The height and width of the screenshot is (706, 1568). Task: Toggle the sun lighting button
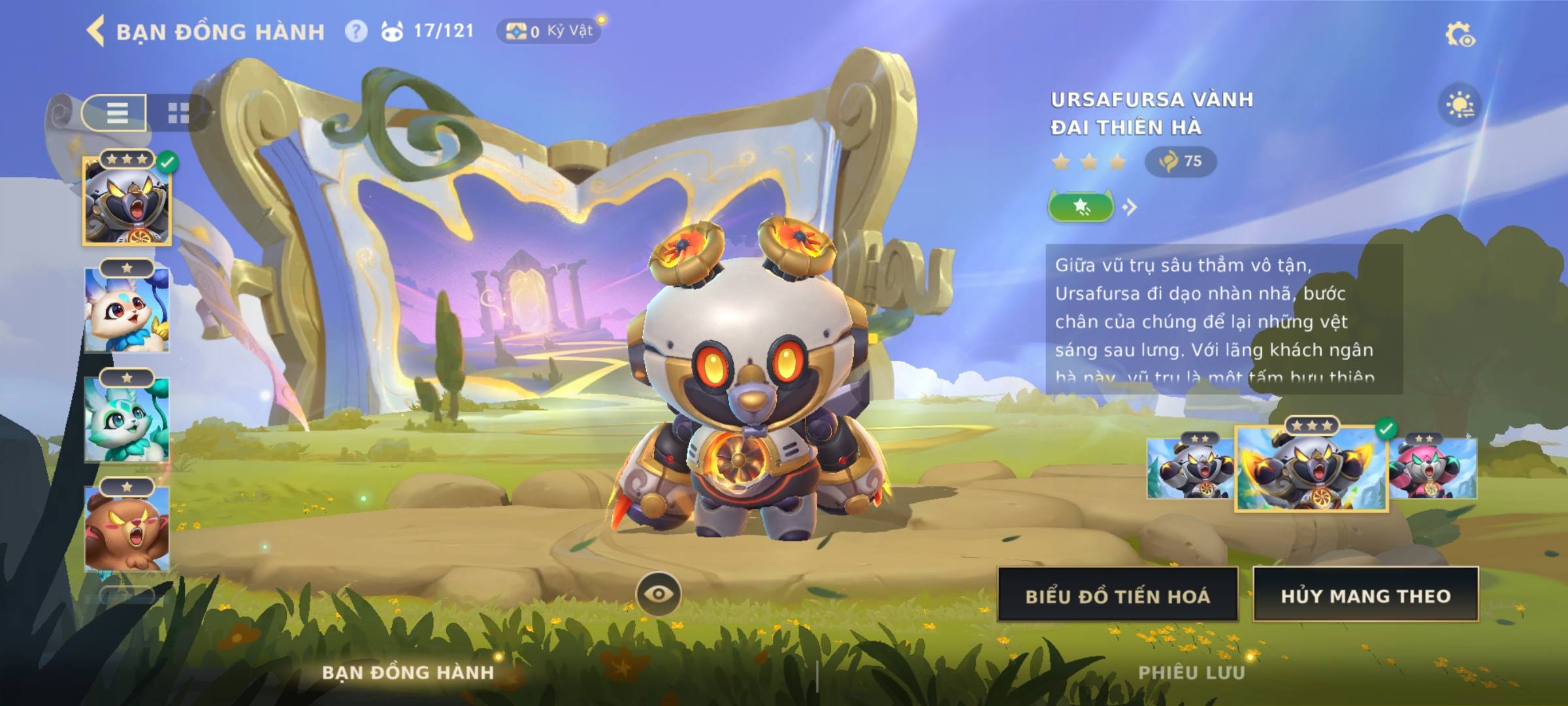[1460, 105]
